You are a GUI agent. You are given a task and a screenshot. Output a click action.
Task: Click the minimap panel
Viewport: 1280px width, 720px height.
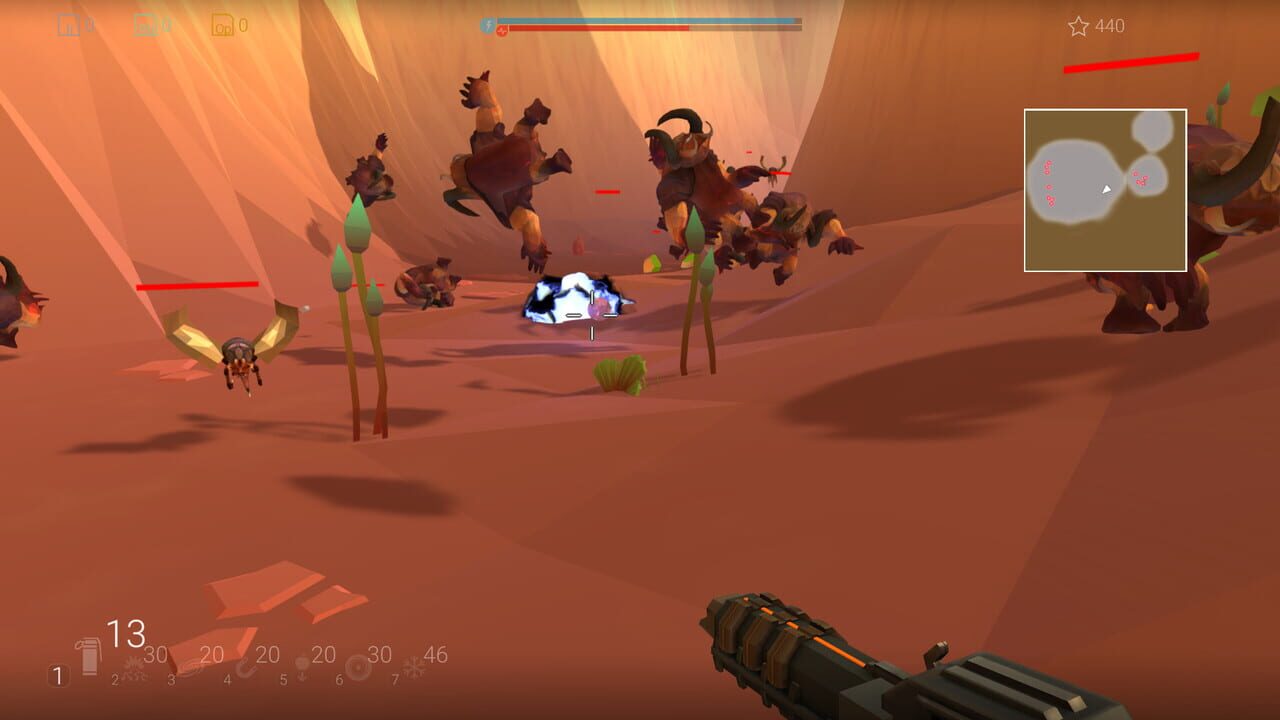click(x=1104, y=190)
